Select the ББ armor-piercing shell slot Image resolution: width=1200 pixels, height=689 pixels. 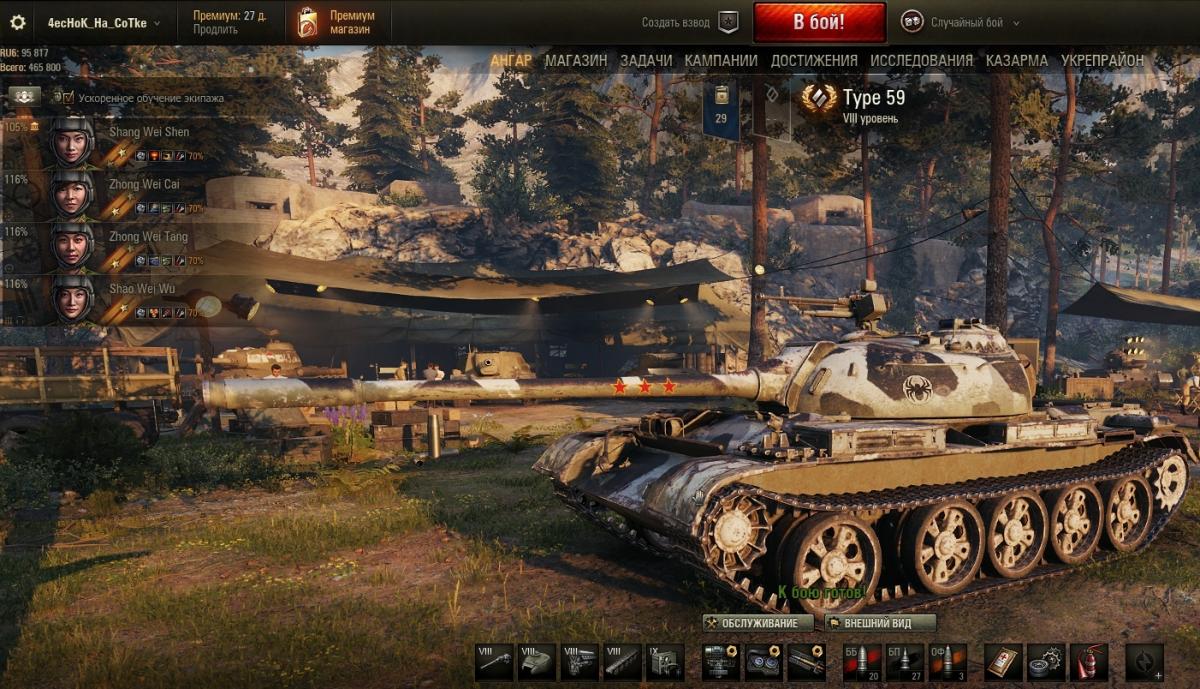point(863,662)
